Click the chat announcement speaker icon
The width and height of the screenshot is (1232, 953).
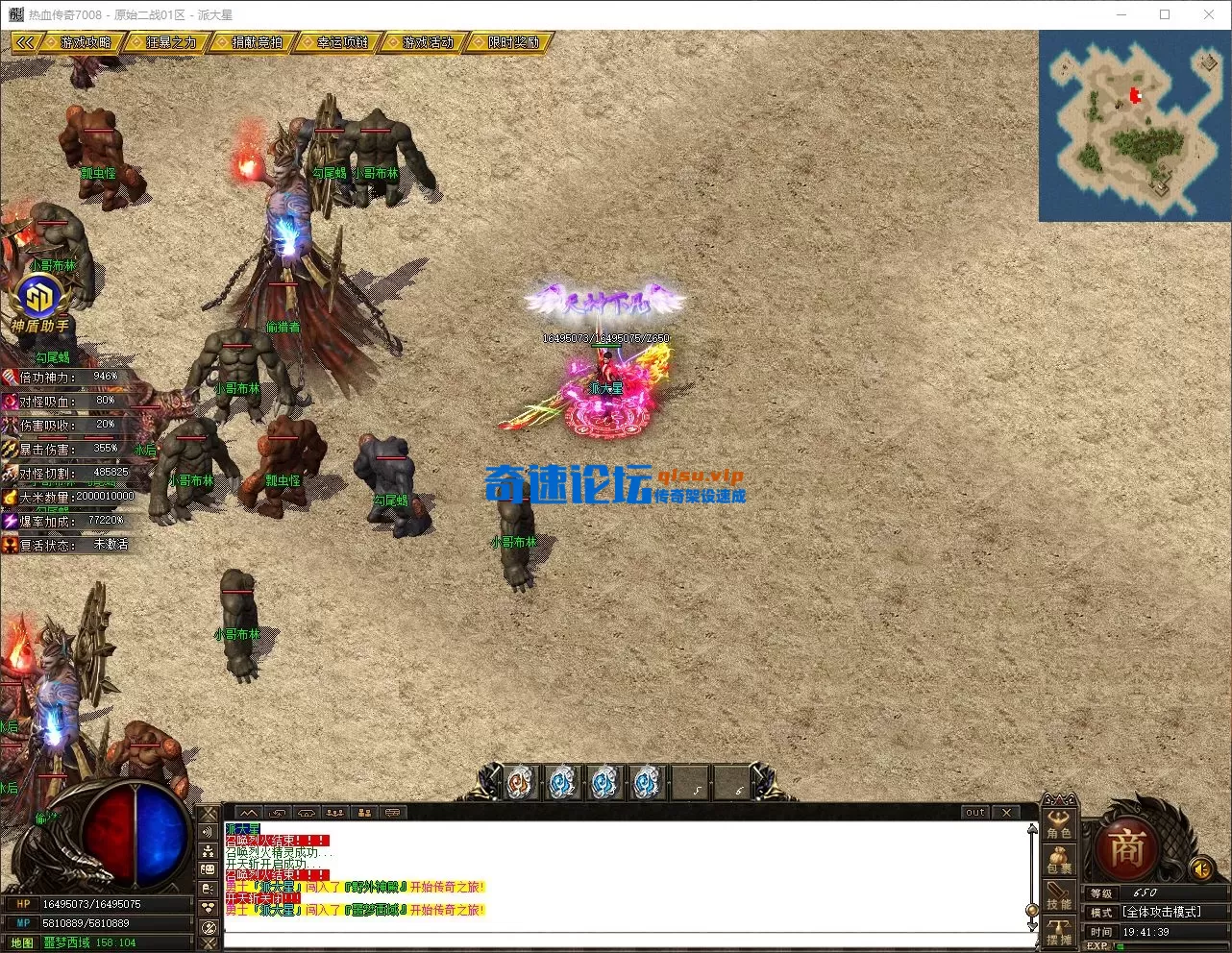point(208,830)
